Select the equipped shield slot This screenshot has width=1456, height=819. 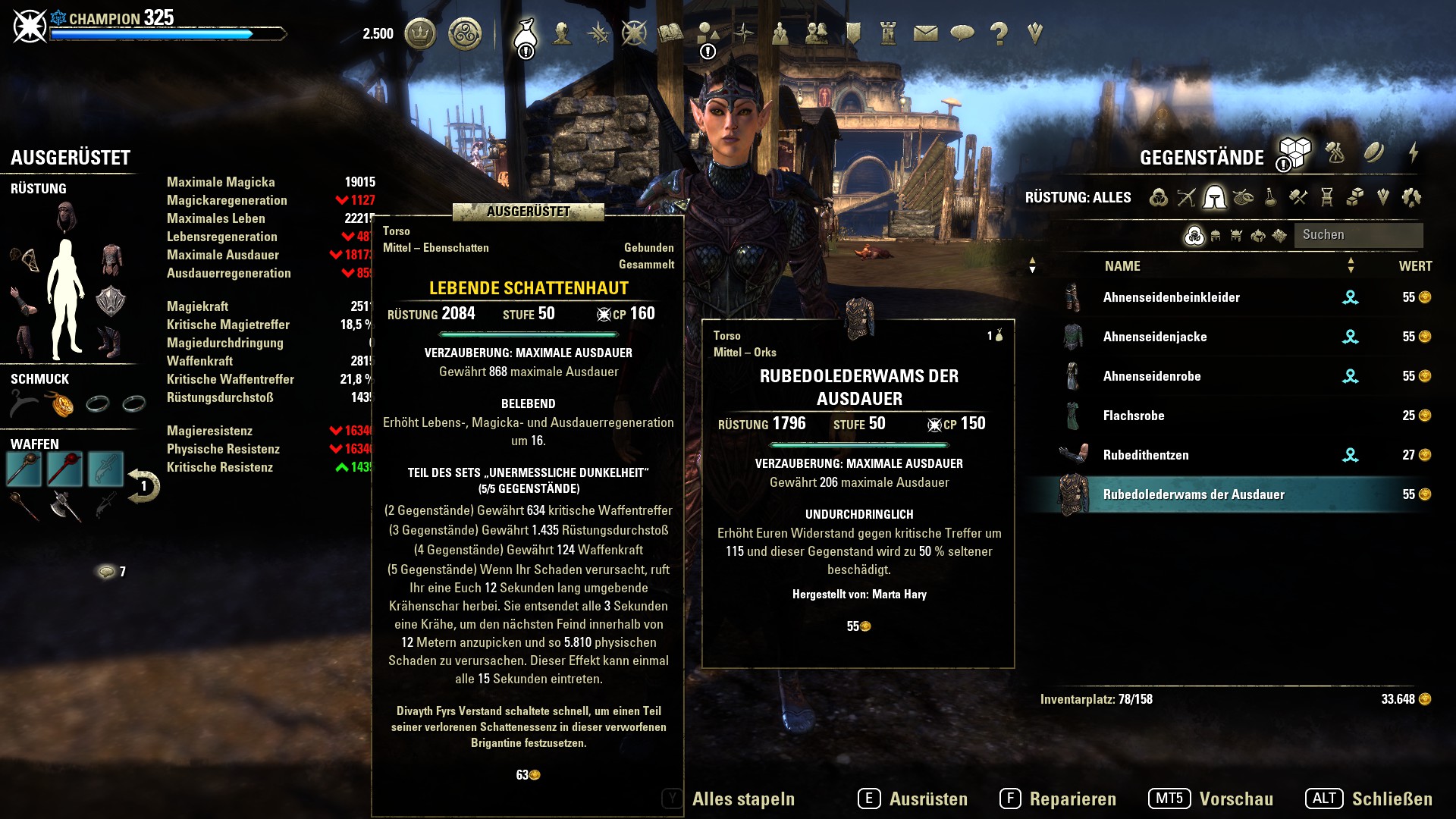tap(111, 300)
